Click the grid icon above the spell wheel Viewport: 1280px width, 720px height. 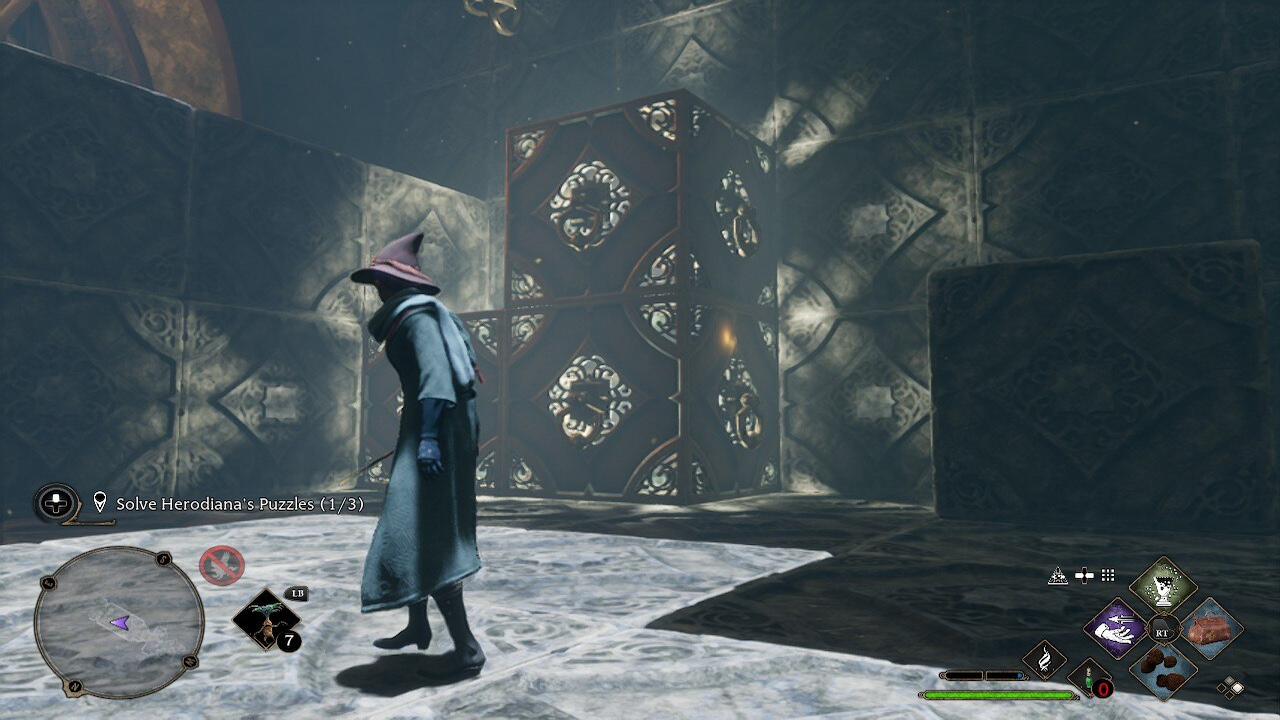(x=1107, y=574)
